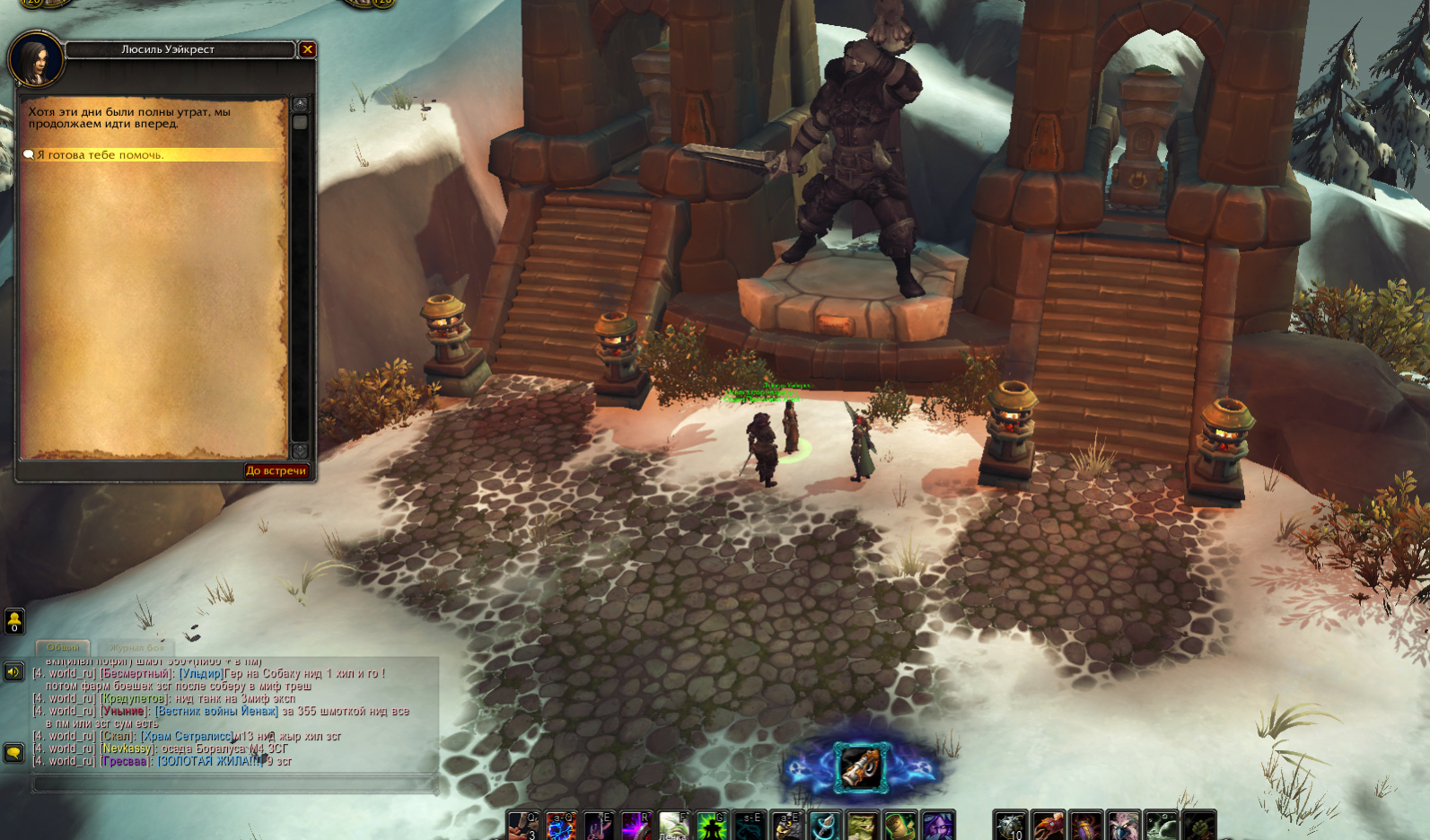Click the dialogue window's scroll-up arrow
The height and width of the screenshot is (840, 1430).
pyautogui.click(x=301, y=104)
